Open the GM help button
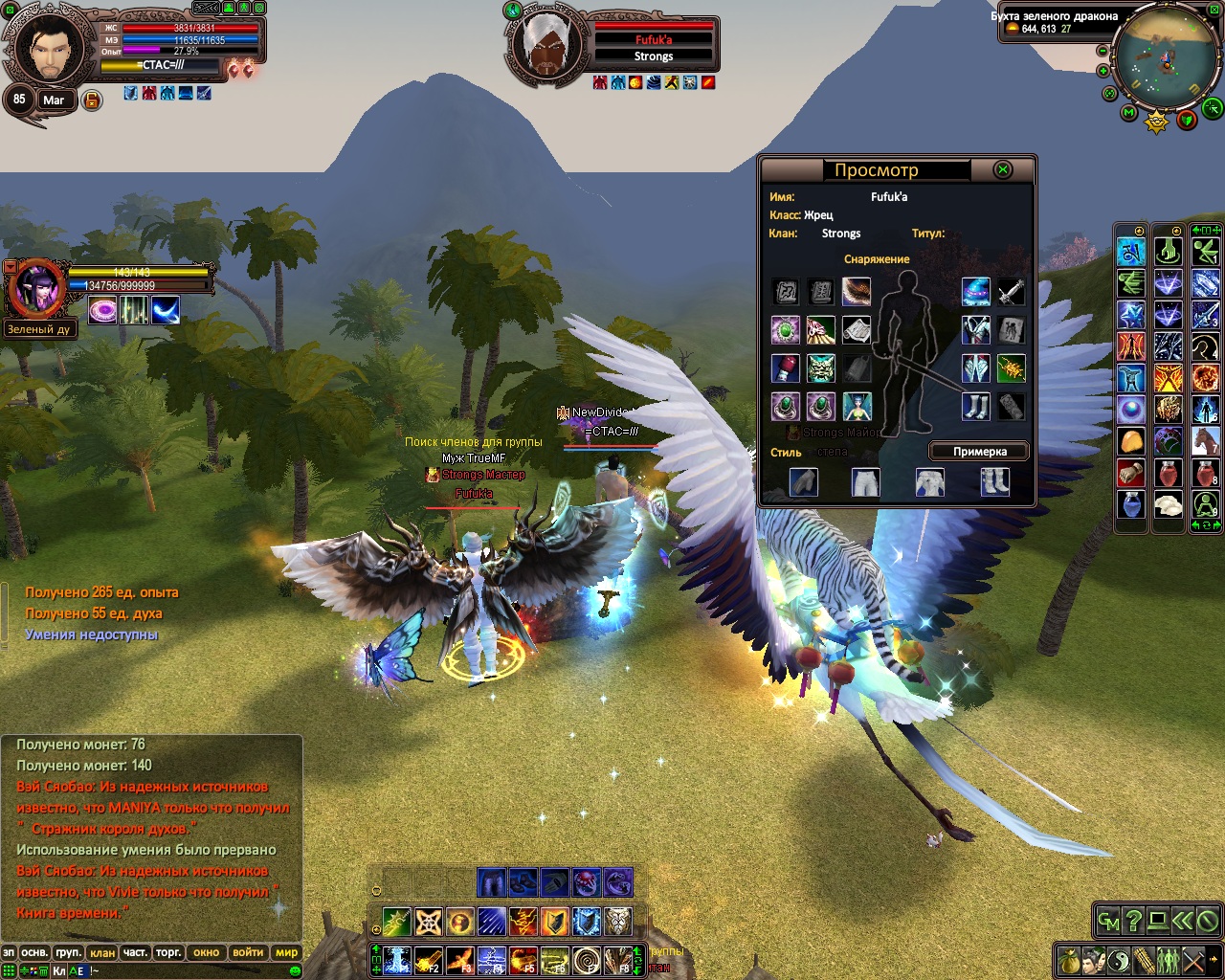 [1108, 922]
